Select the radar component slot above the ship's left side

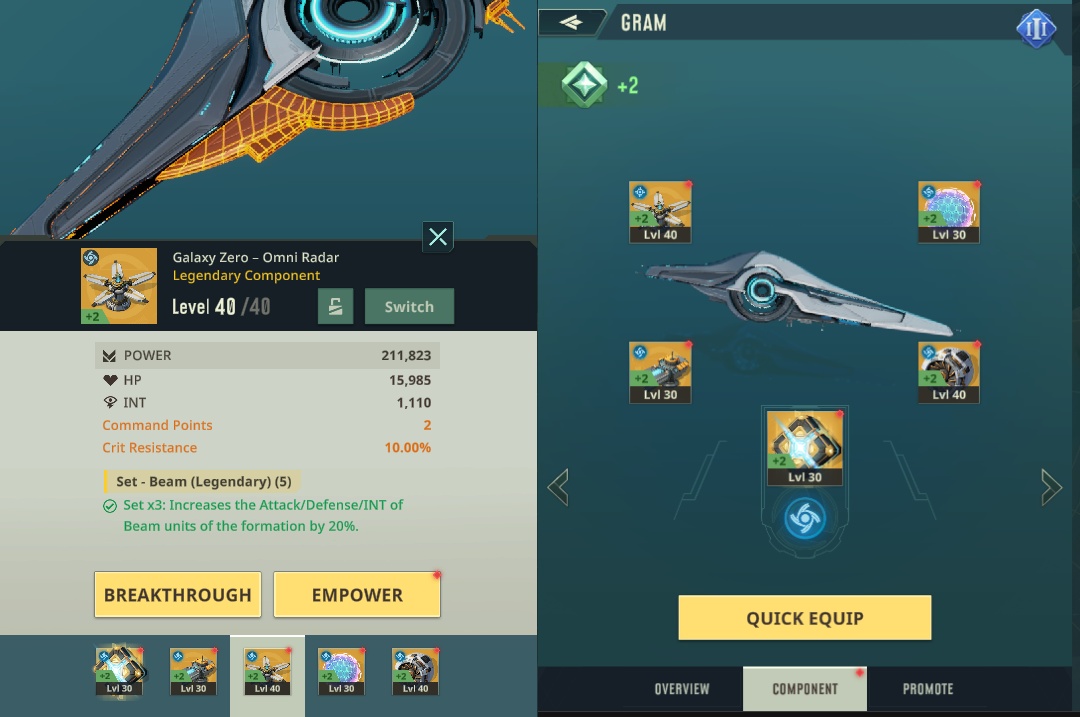click(660, 212)
